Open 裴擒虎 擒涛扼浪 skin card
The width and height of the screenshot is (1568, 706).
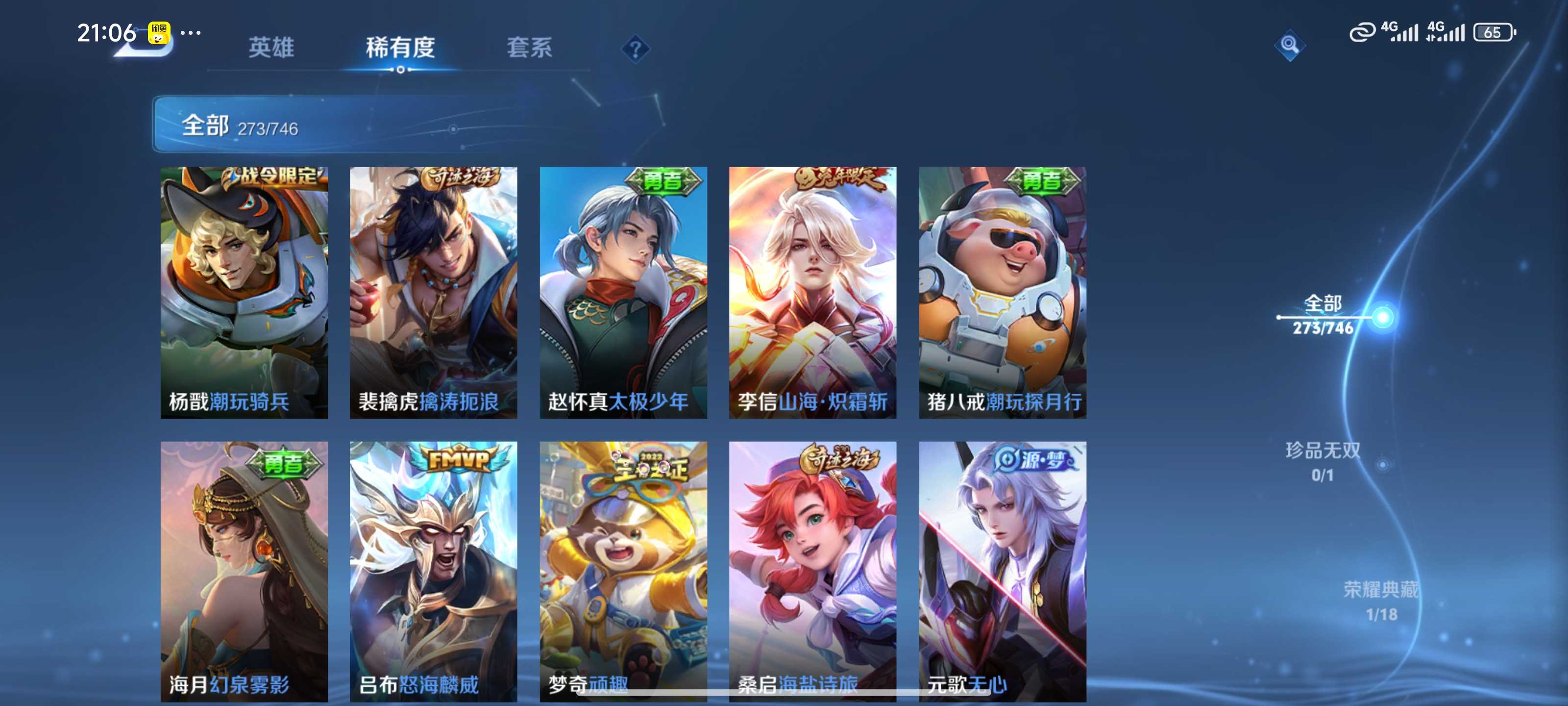433,292
